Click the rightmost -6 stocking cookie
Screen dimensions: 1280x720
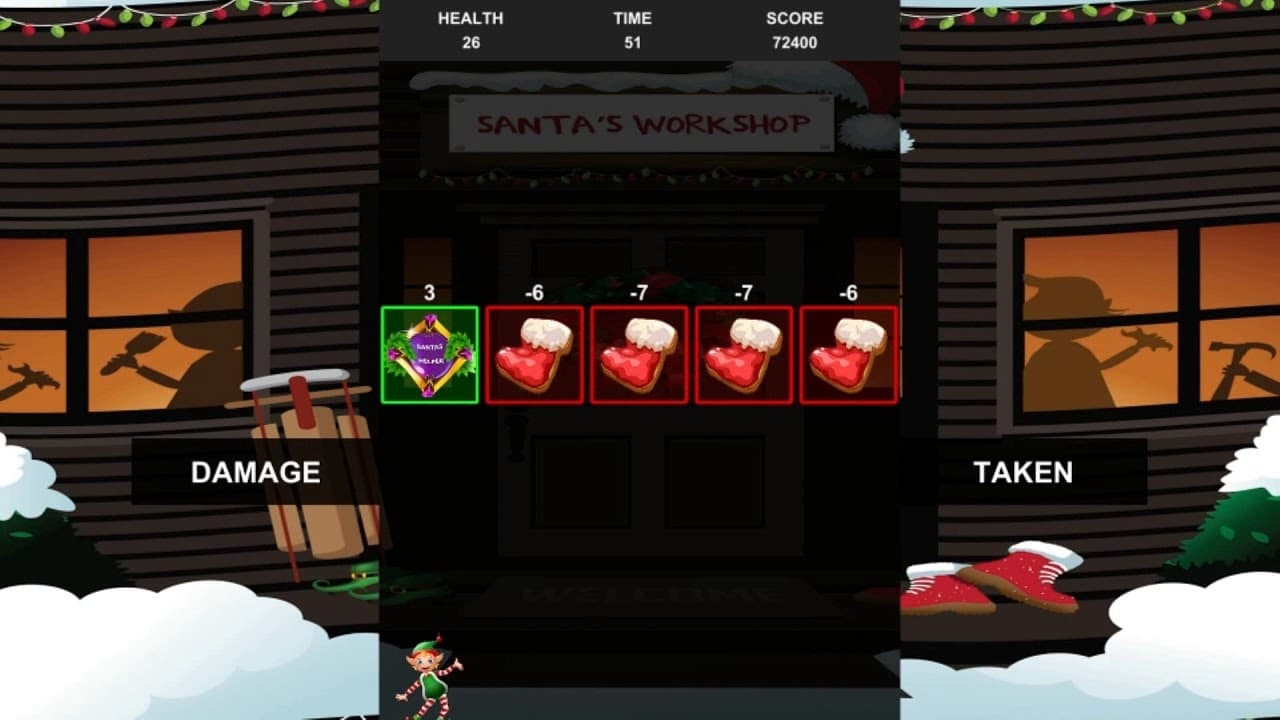847,355
